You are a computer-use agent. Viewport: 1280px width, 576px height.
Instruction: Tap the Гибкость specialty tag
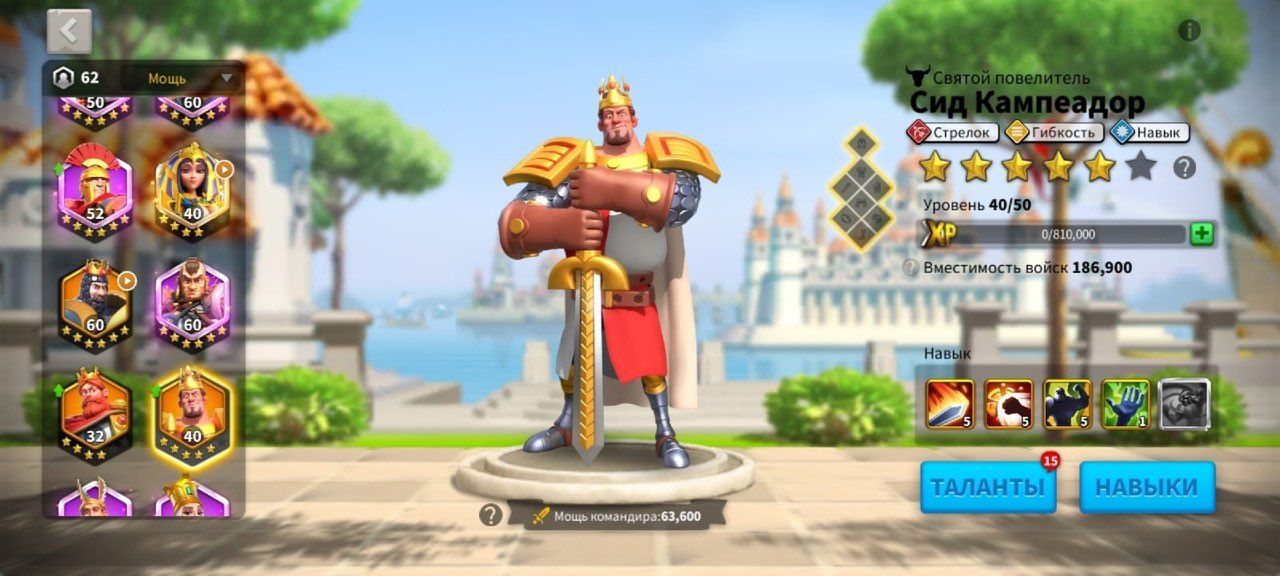(x=1054, y=132)
